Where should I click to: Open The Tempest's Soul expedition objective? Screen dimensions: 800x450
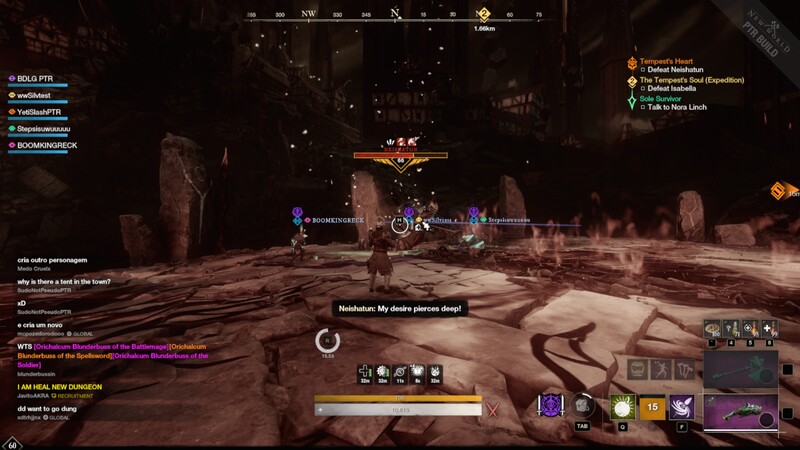point(691,80)
